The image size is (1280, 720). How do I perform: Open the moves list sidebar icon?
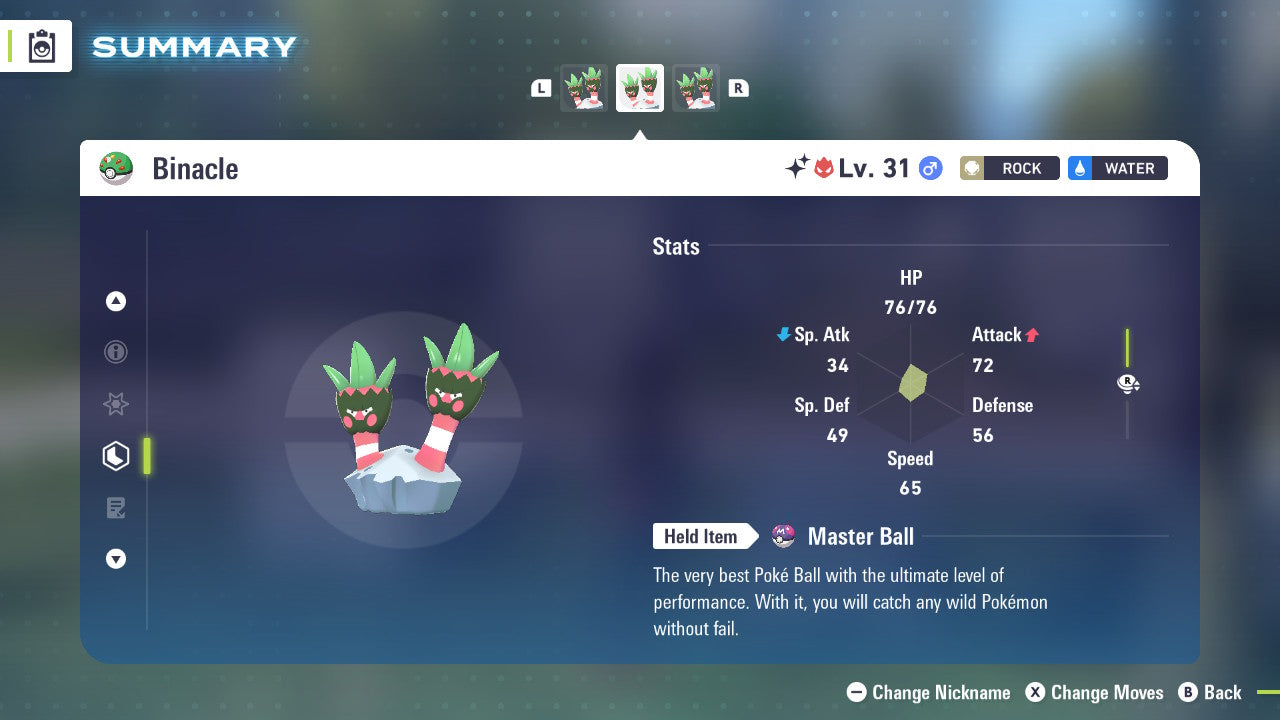point(116,507)
